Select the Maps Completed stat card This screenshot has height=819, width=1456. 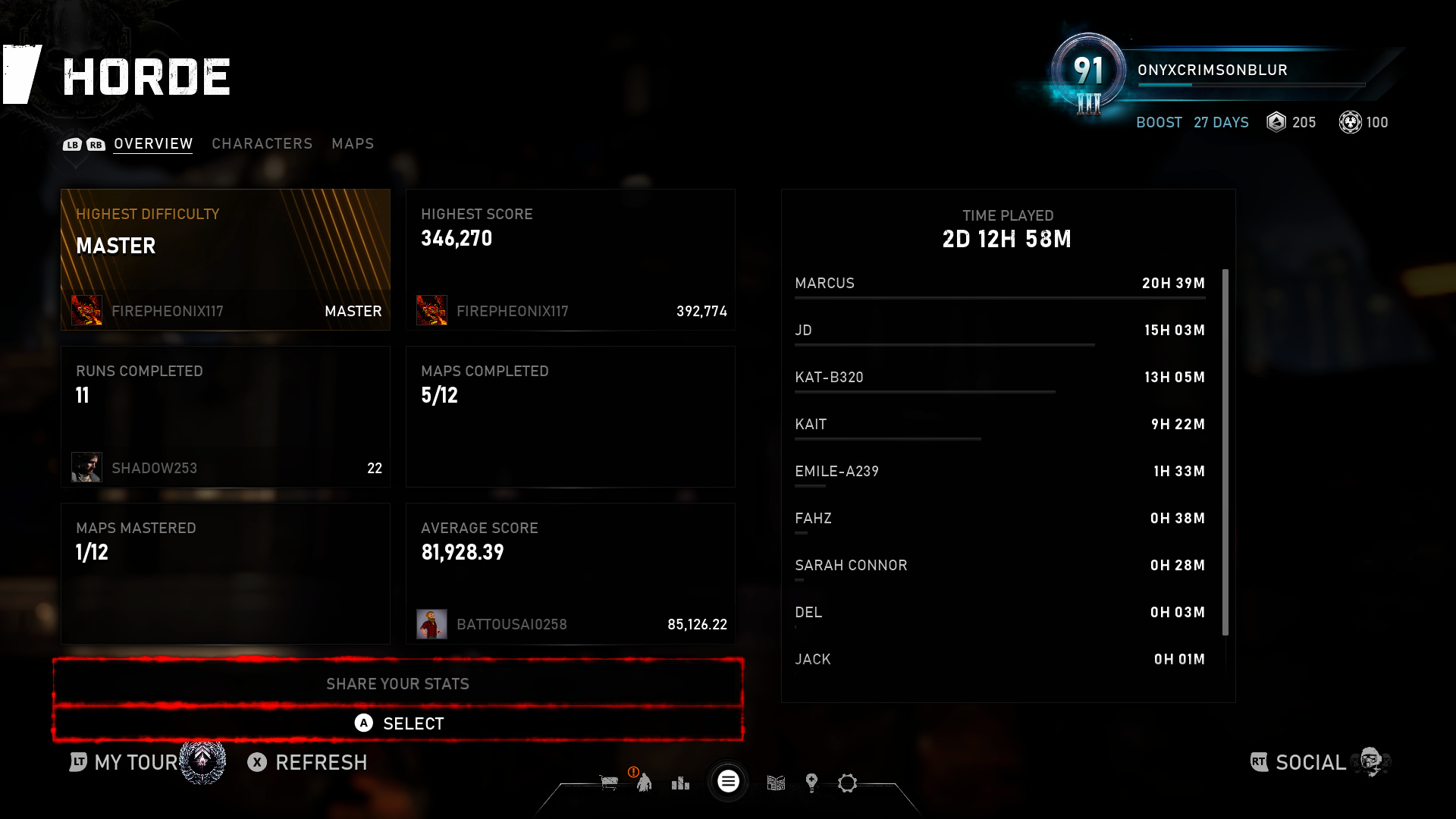click(x=570, y=416)
